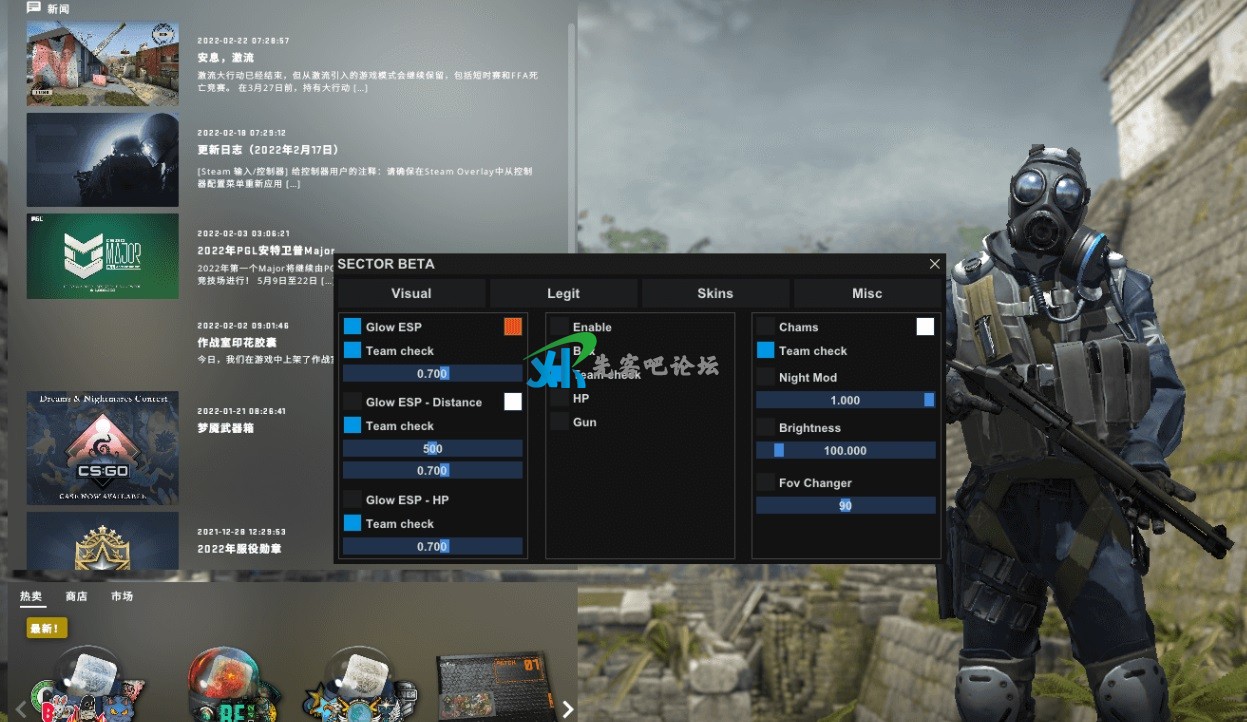Image resolution: width=1247 pixels, height=722 pixels.
Task: Close the SECTOR BETA overlay window
Action: (934, 264)
